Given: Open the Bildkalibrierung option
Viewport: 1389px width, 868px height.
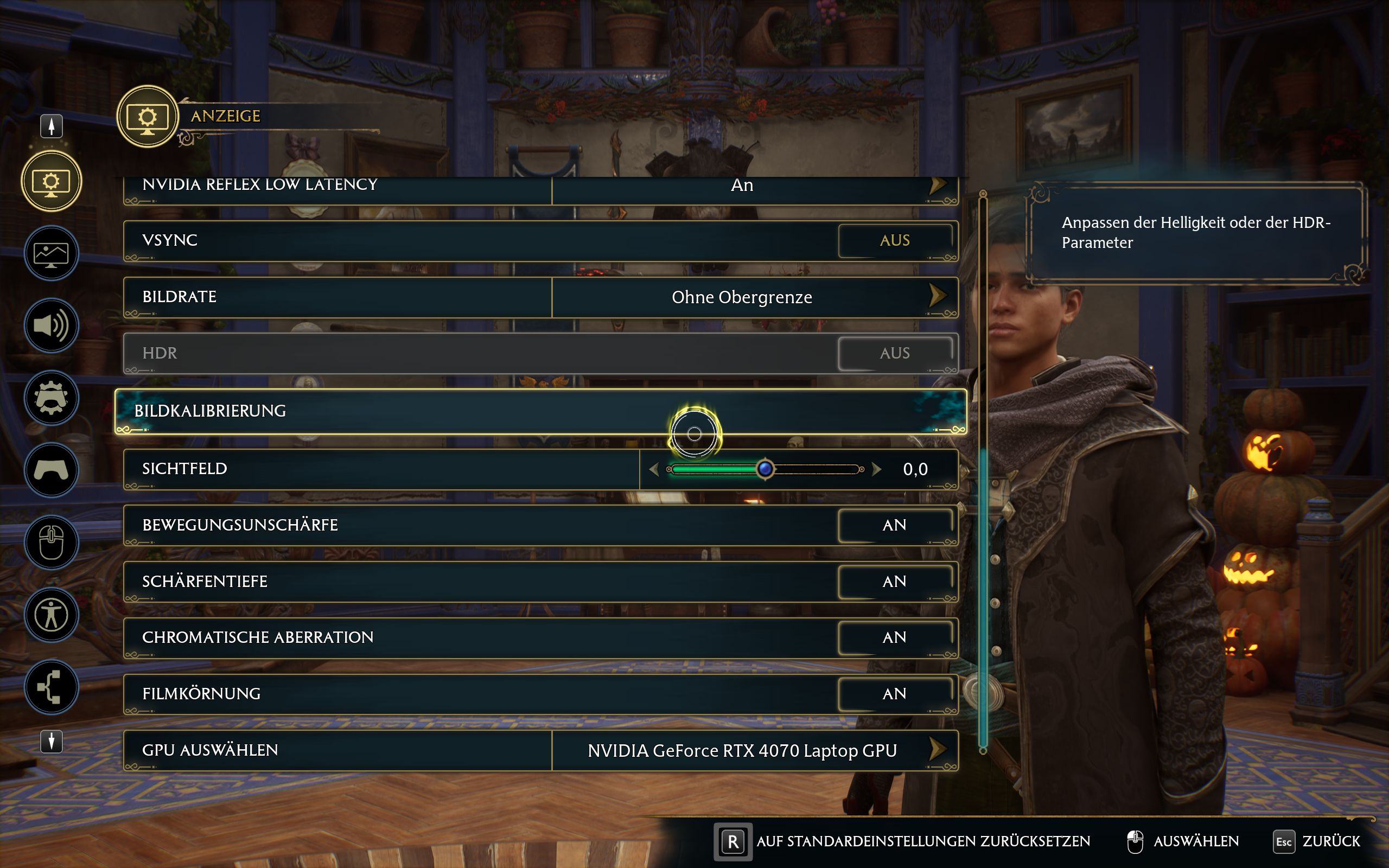Looking at the screenshot, I should (x=539, y=411).
